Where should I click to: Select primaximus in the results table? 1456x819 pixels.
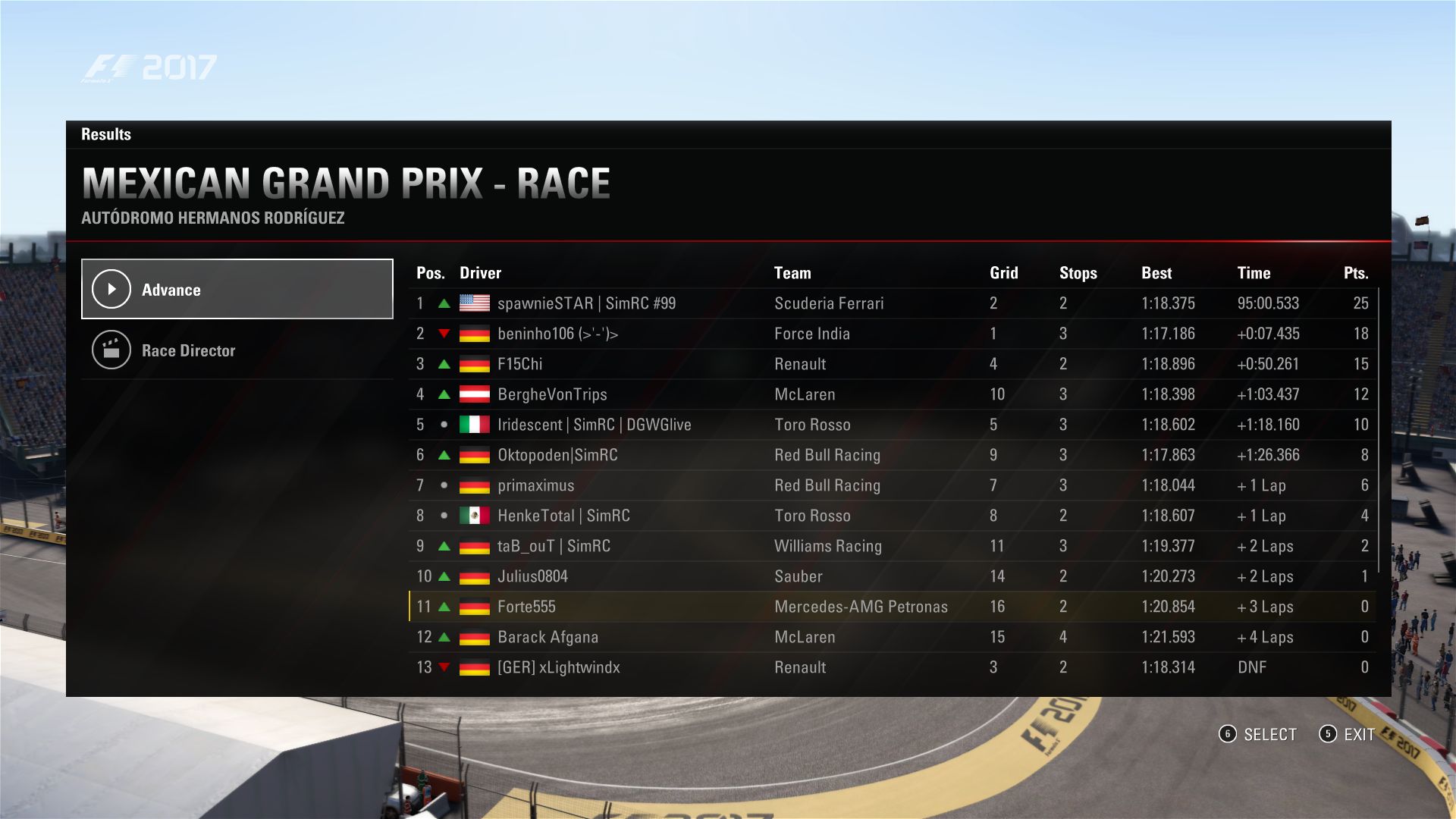click(x=891, y=485)
